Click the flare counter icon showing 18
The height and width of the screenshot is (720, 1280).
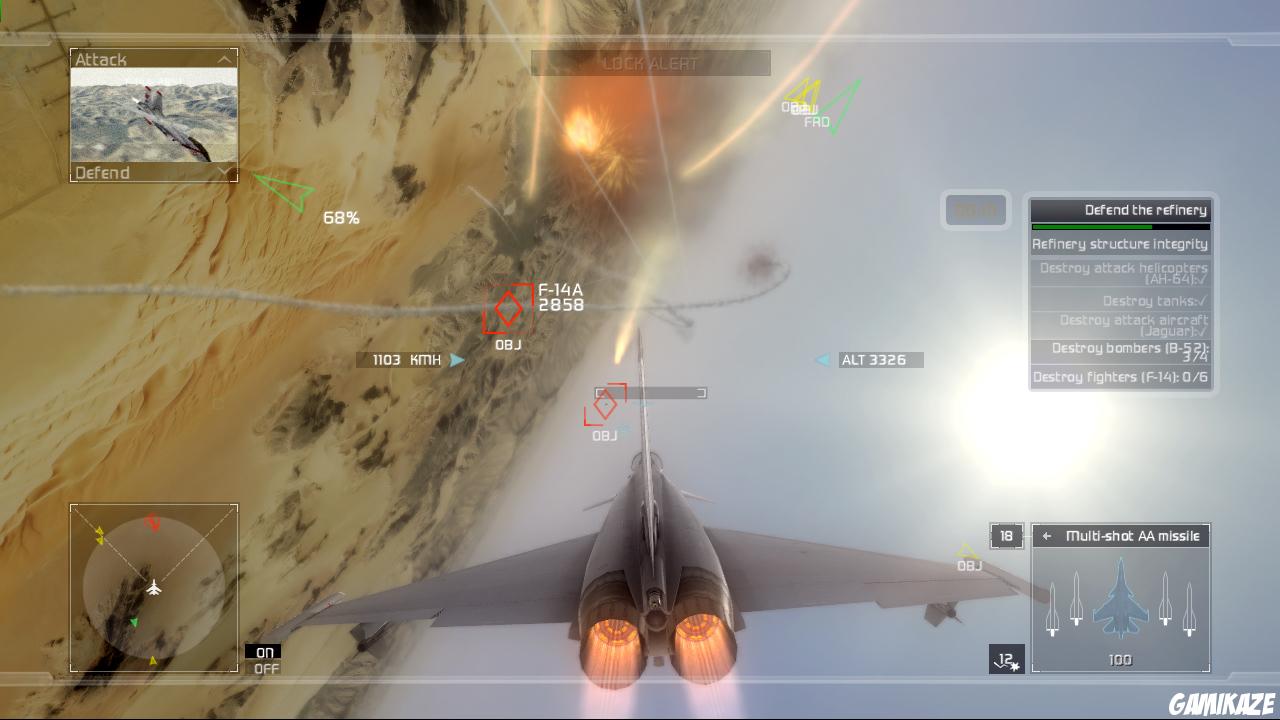tap(1006, 536)
